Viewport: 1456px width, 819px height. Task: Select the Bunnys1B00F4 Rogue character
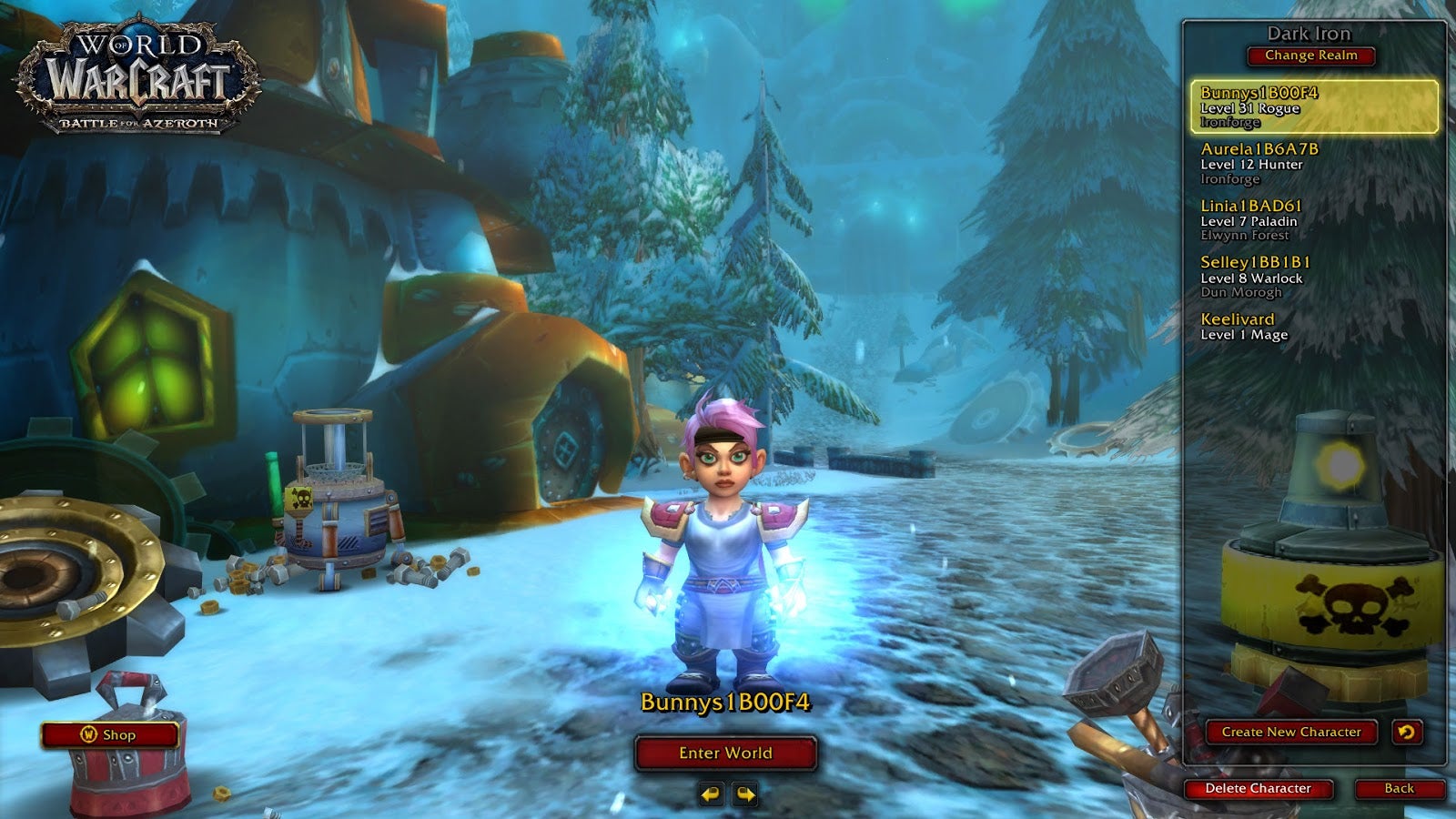point(1314,106)
